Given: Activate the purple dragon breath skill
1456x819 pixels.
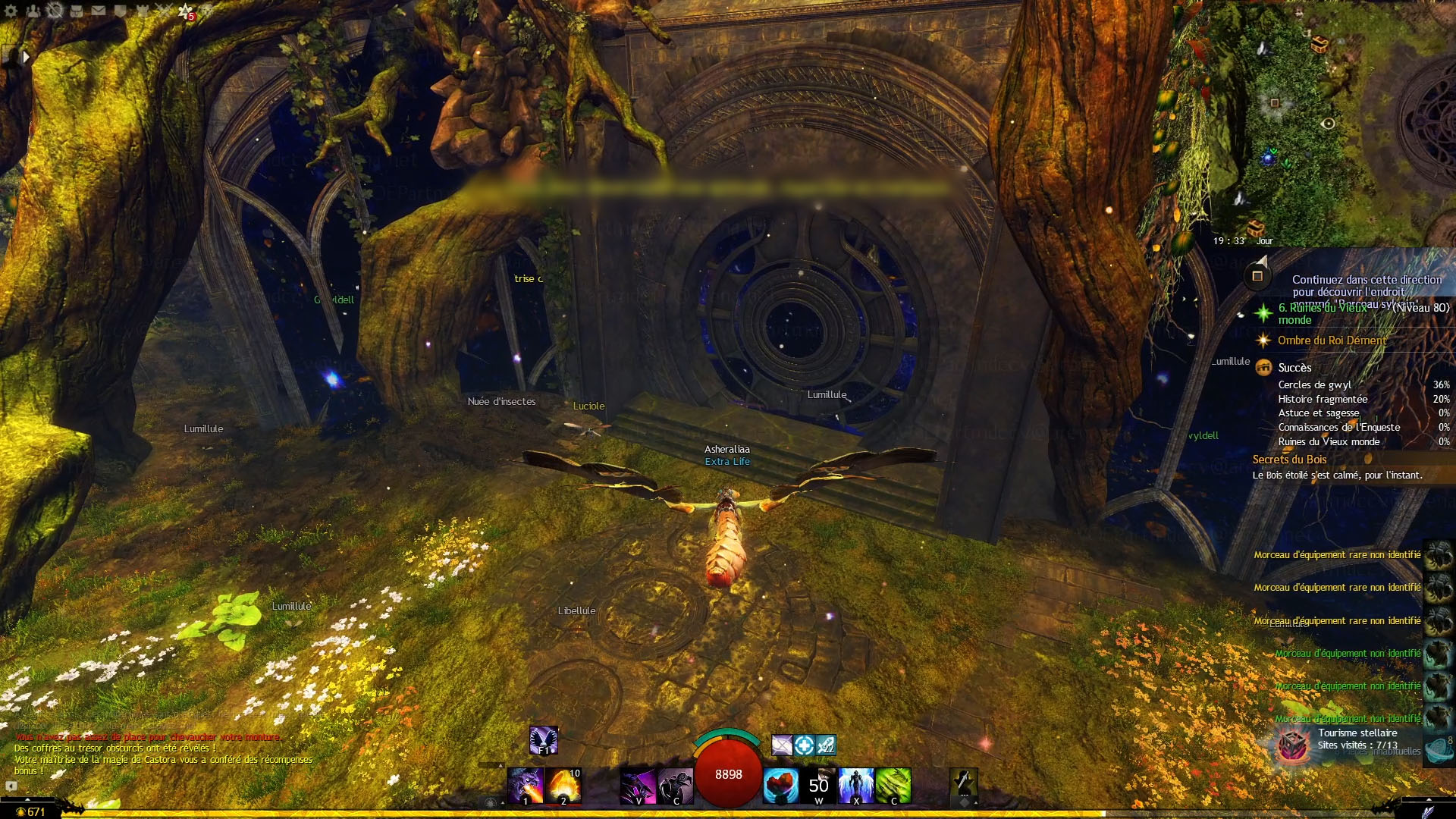Looking at the screenshot, I should (526, 785).
